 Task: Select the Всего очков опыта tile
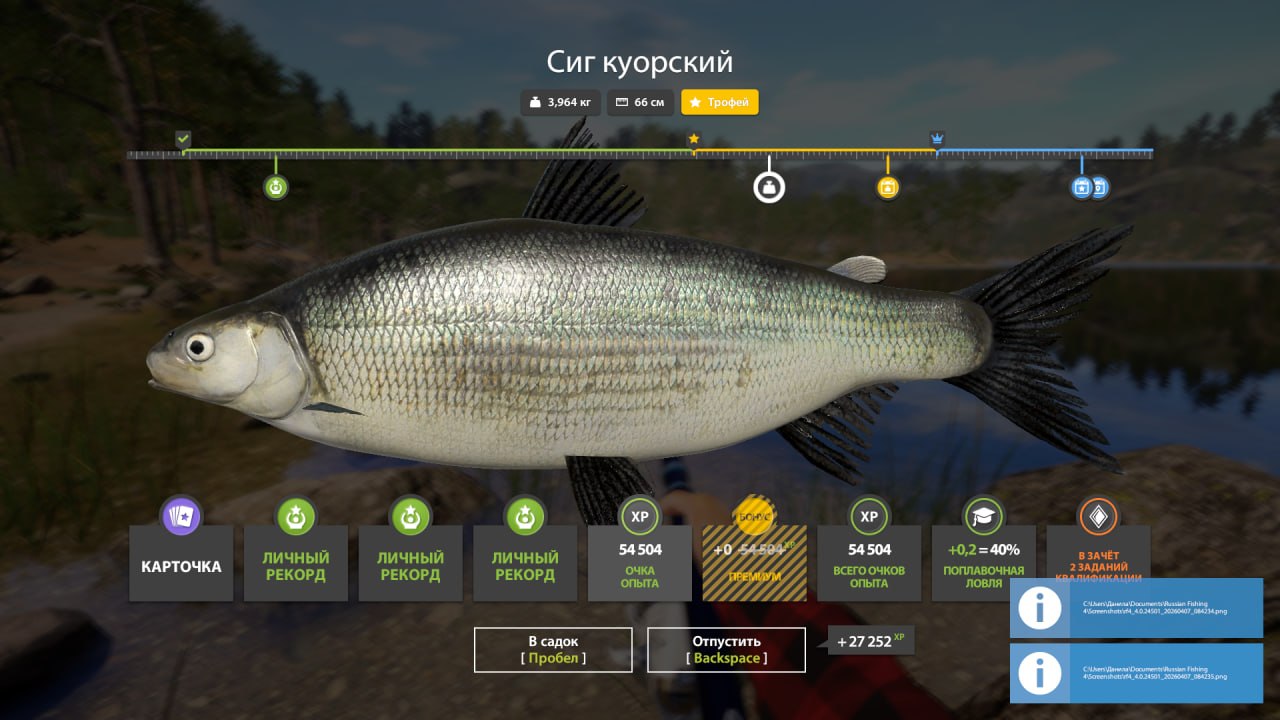click(x=869, y=565)
